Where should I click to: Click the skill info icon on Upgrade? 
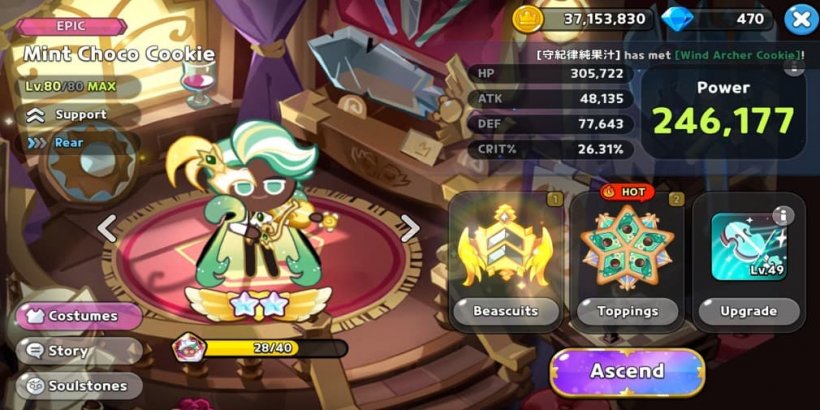click(x=783, y=216)
